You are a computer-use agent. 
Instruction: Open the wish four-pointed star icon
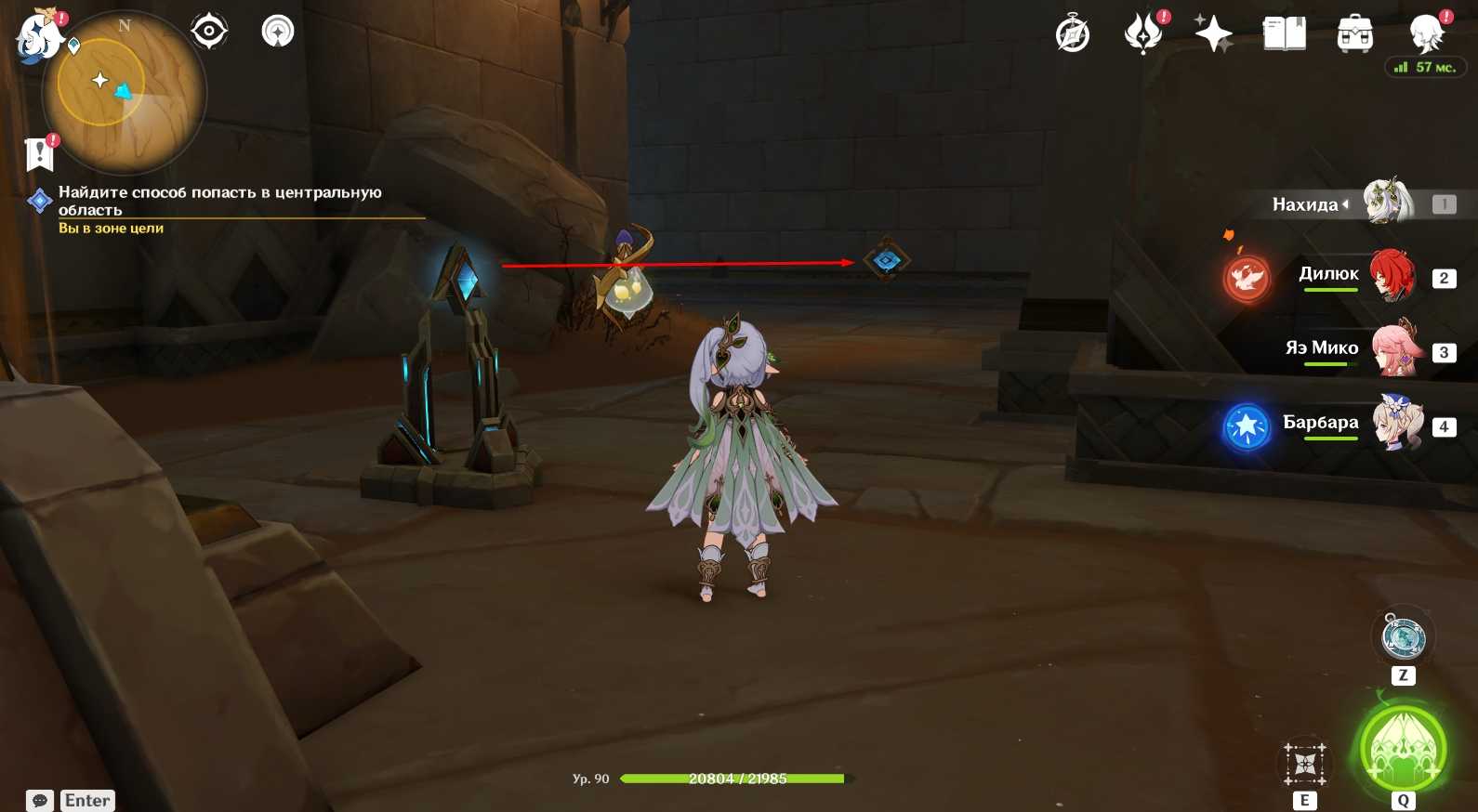(1213, 34)
